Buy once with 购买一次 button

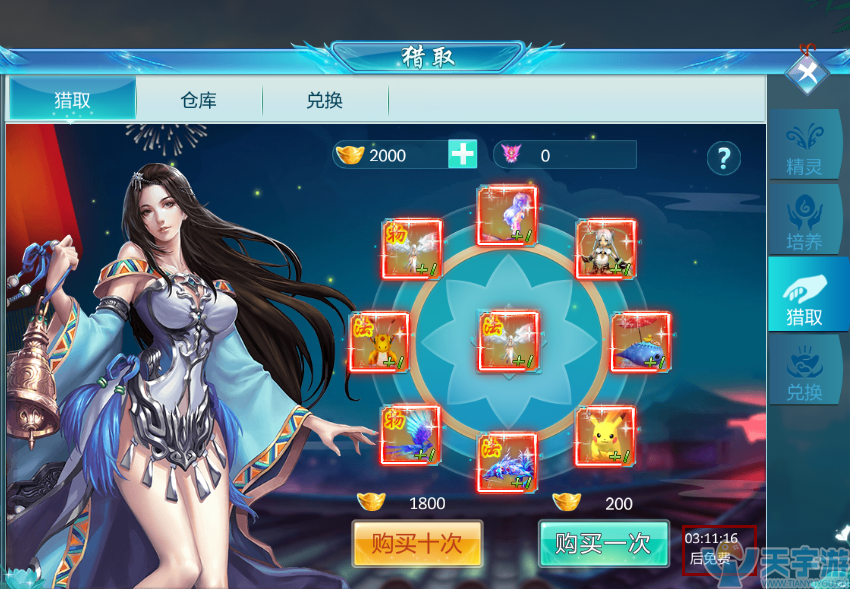pos(603,544)
